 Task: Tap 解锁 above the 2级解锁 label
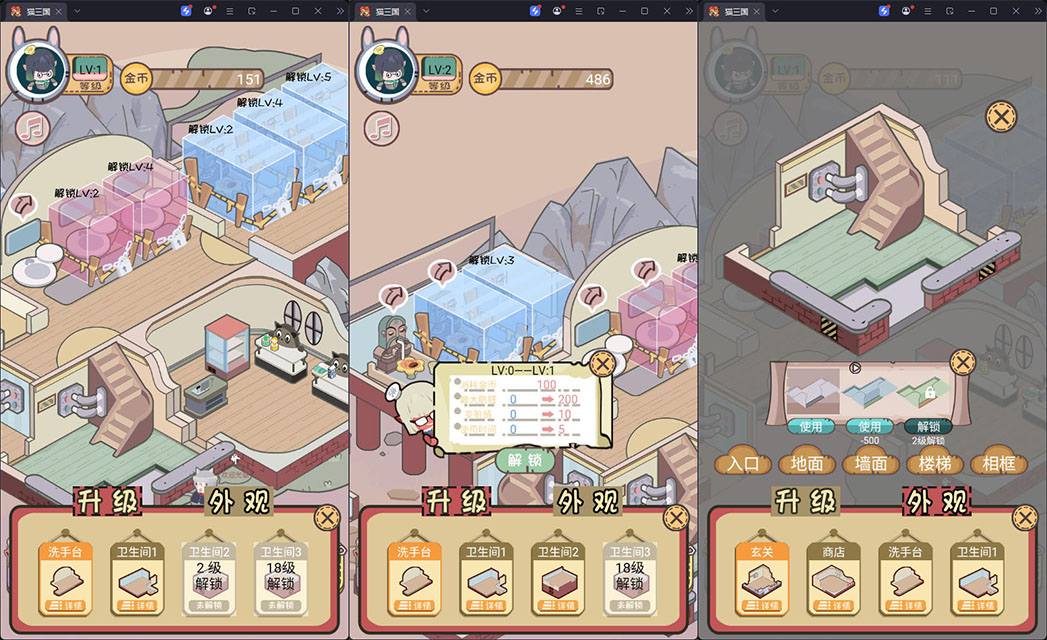tap(928, 426)
